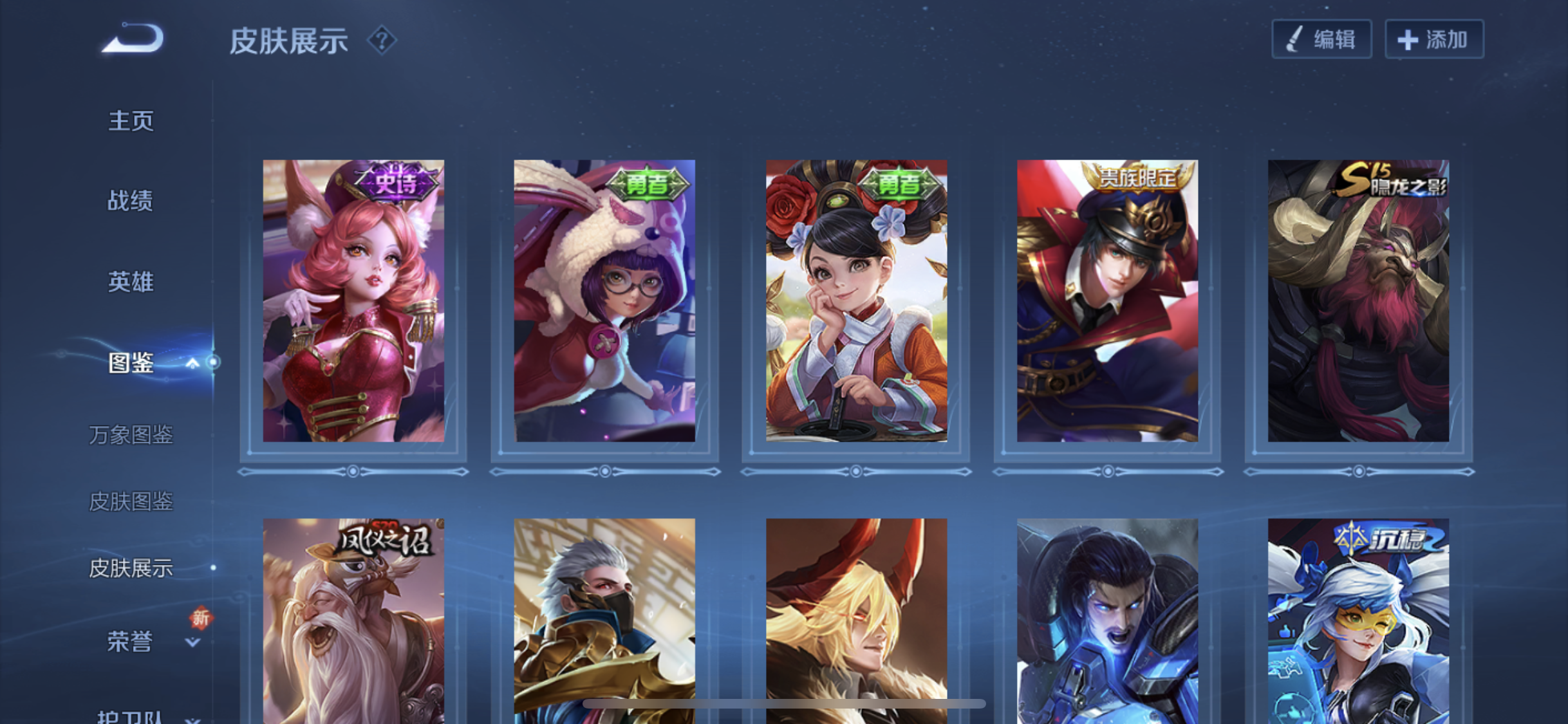The height and width of the screenshot is (724, 1568).
Task: Select the S15 隐龙之影 skin card
Action: coord(1358,301)
